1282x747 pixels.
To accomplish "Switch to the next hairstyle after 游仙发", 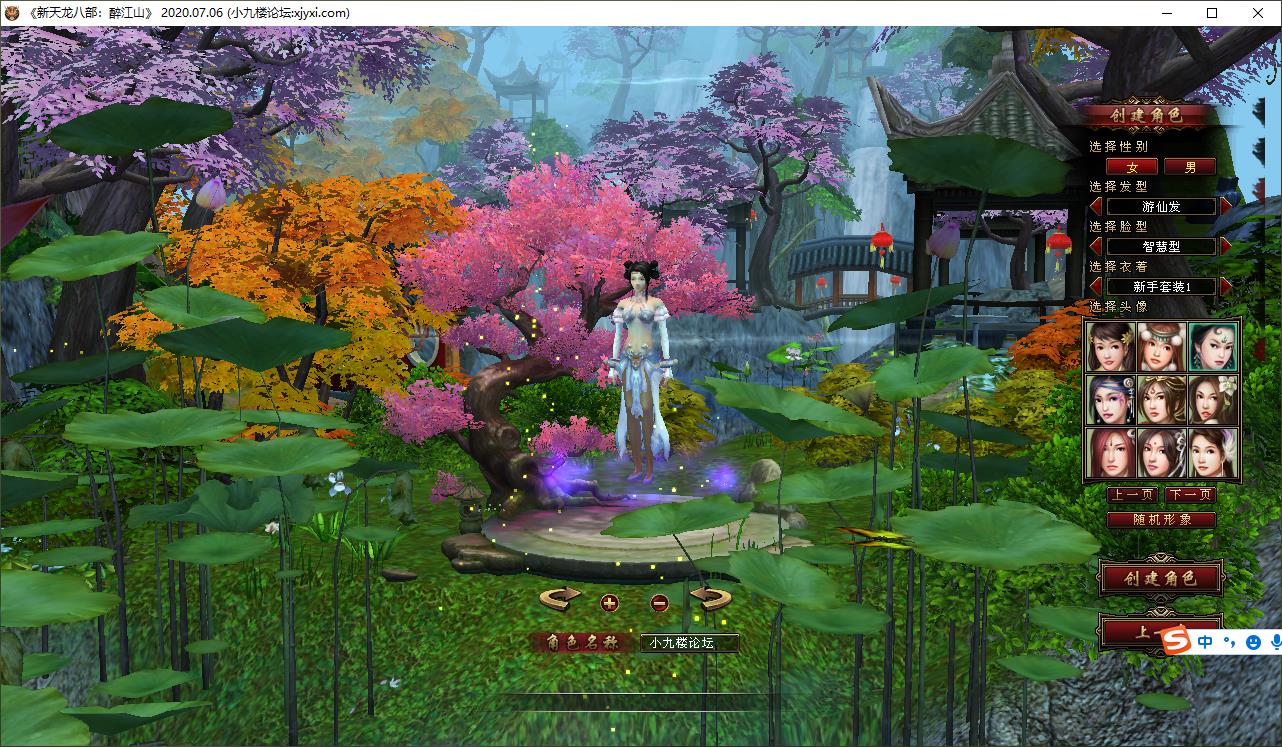I will point(1227,206).
